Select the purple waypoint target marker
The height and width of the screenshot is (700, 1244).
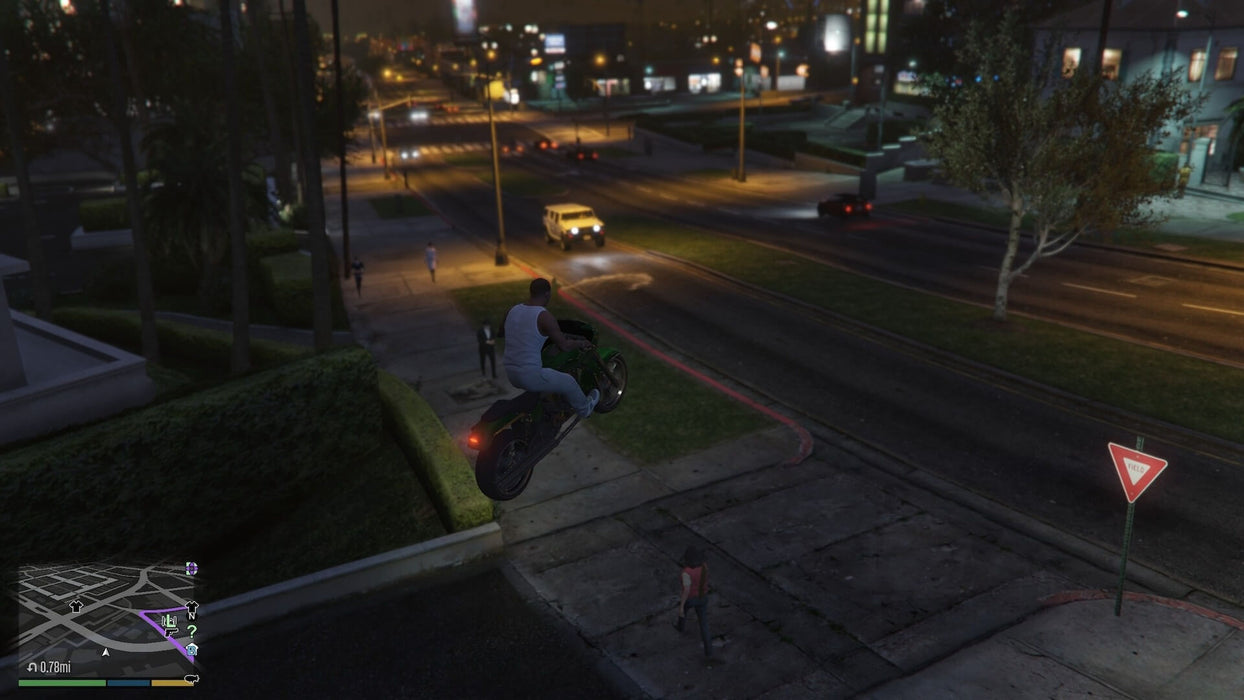coord(191,568)
